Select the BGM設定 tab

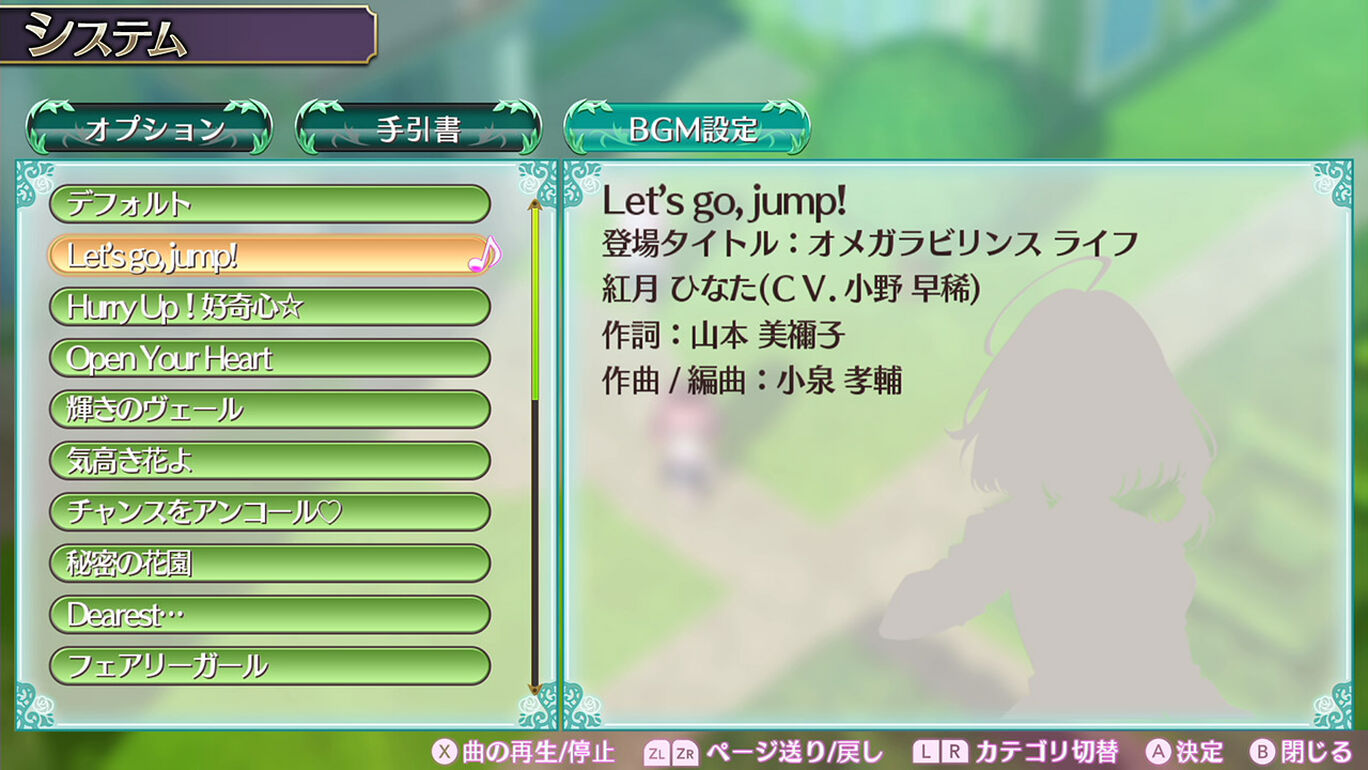[687, 128]
